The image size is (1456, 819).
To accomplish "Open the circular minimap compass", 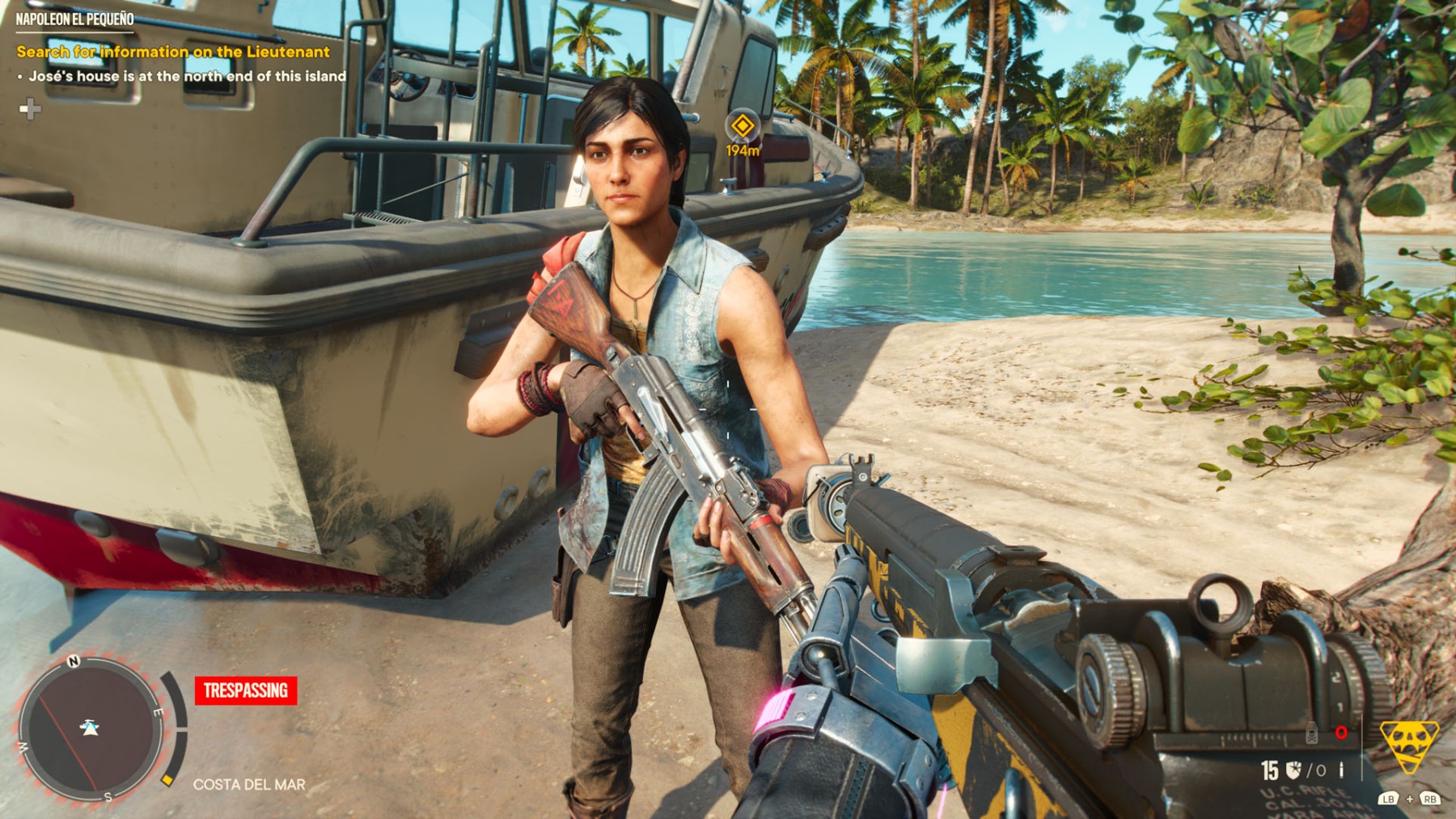I will [89, 728].
